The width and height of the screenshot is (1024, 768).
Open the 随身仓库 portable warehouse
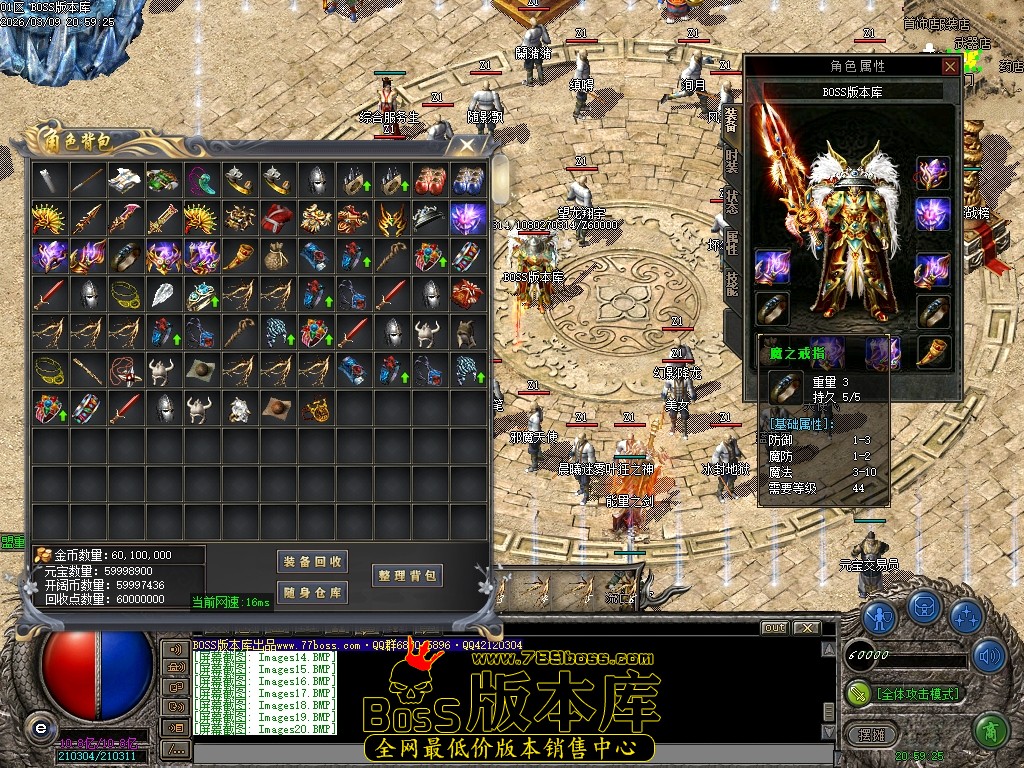click(312, 592)
